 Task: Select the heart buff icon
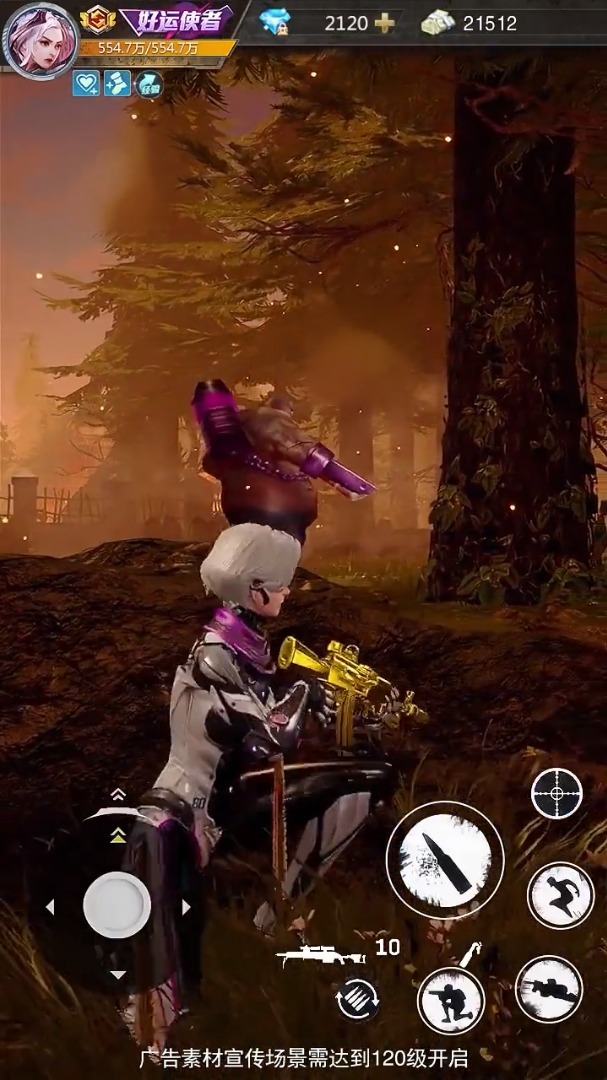coord(86,84)
